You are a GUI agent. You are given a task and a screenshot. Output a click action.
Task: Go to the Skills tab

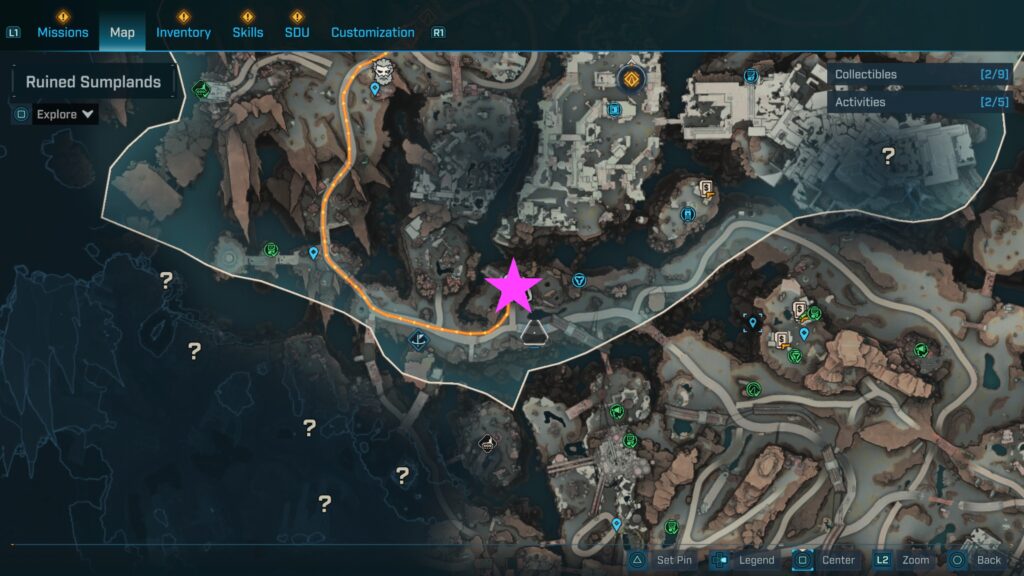point(248,32)
